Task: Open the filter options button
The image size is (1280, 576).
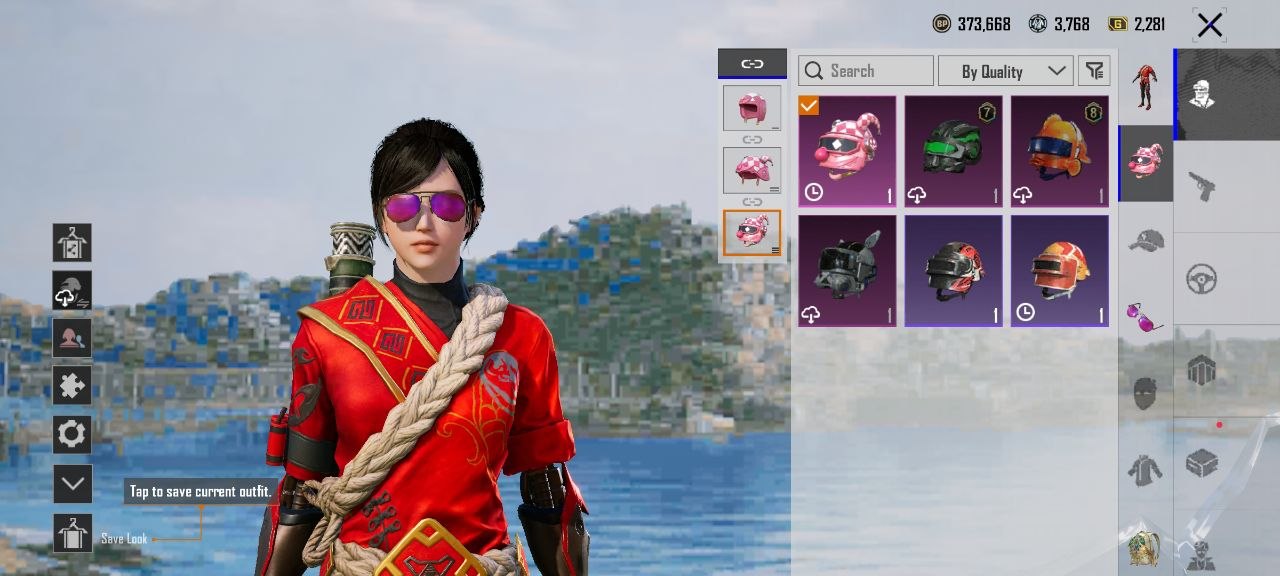Action: coord(1095,71)
